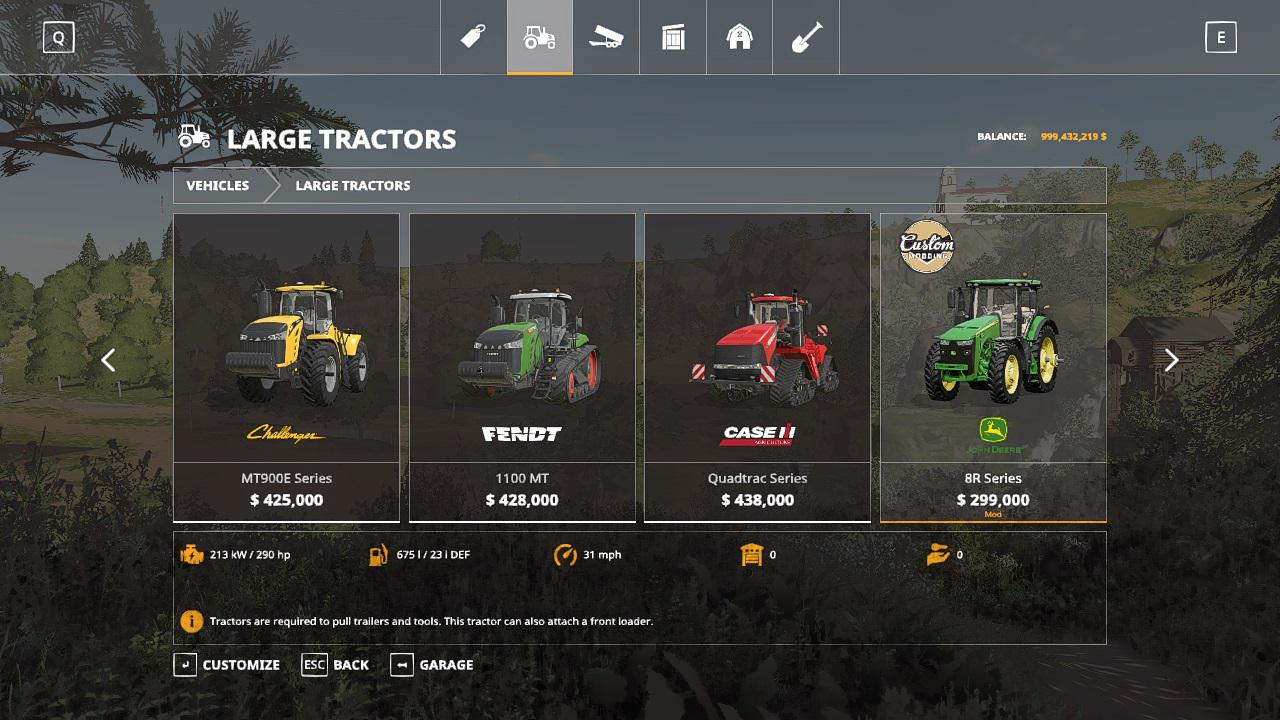Choose the Fendt 1100 MT tractor
The width and height of the screenshot is (1280, 720).
(522, 367)
